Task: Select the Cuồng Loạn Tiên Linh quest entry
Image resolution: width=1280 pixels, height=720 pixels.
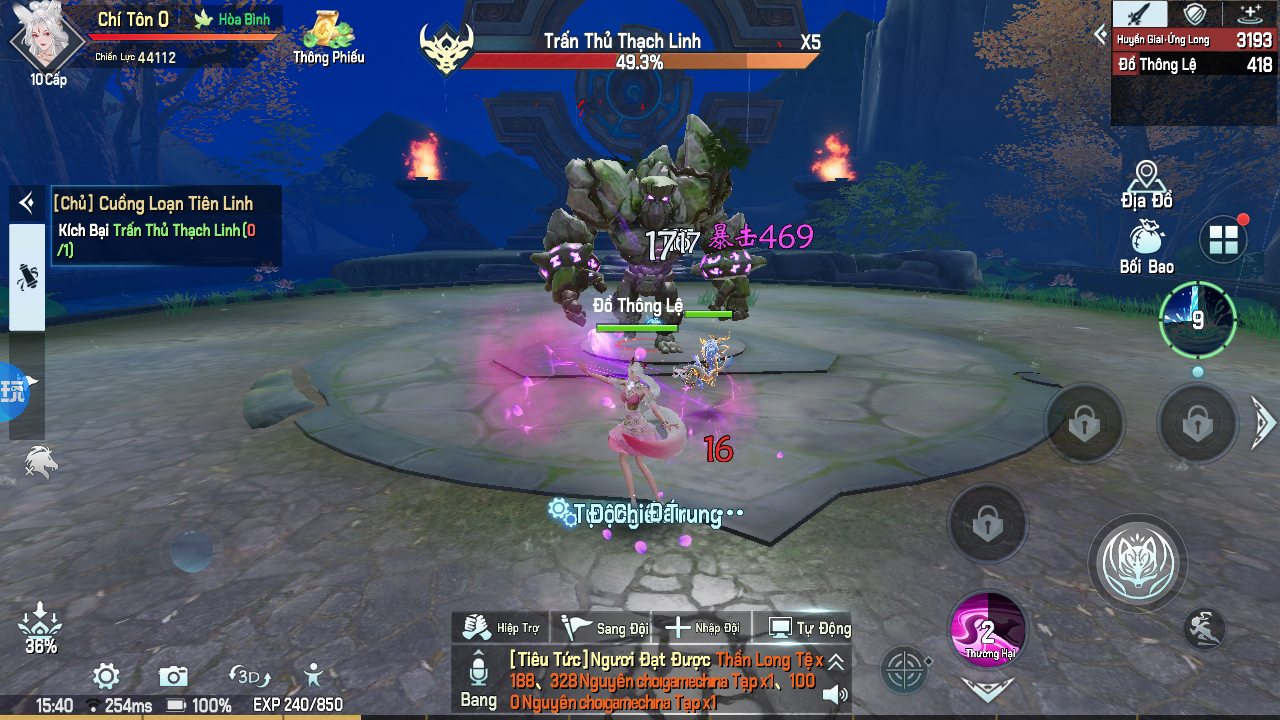Action: click(153, 204)
